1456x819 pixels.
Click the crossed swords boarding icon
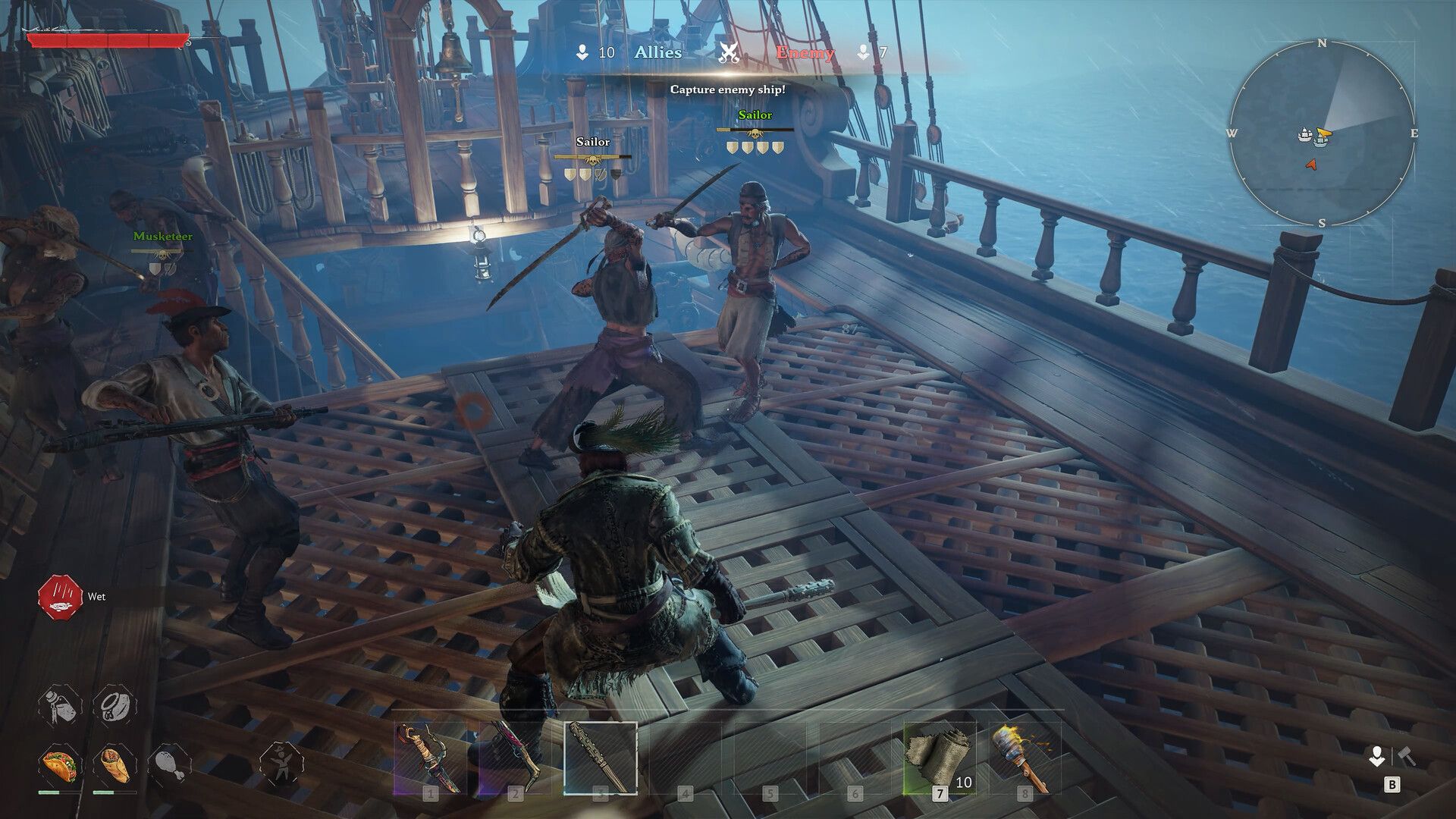coord(729,53)
